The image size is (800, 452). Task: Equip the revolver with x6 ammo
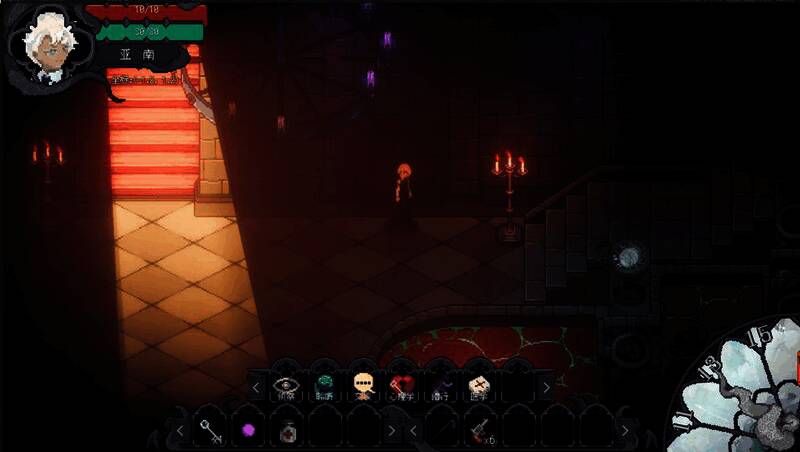click(x=479, y=431)
